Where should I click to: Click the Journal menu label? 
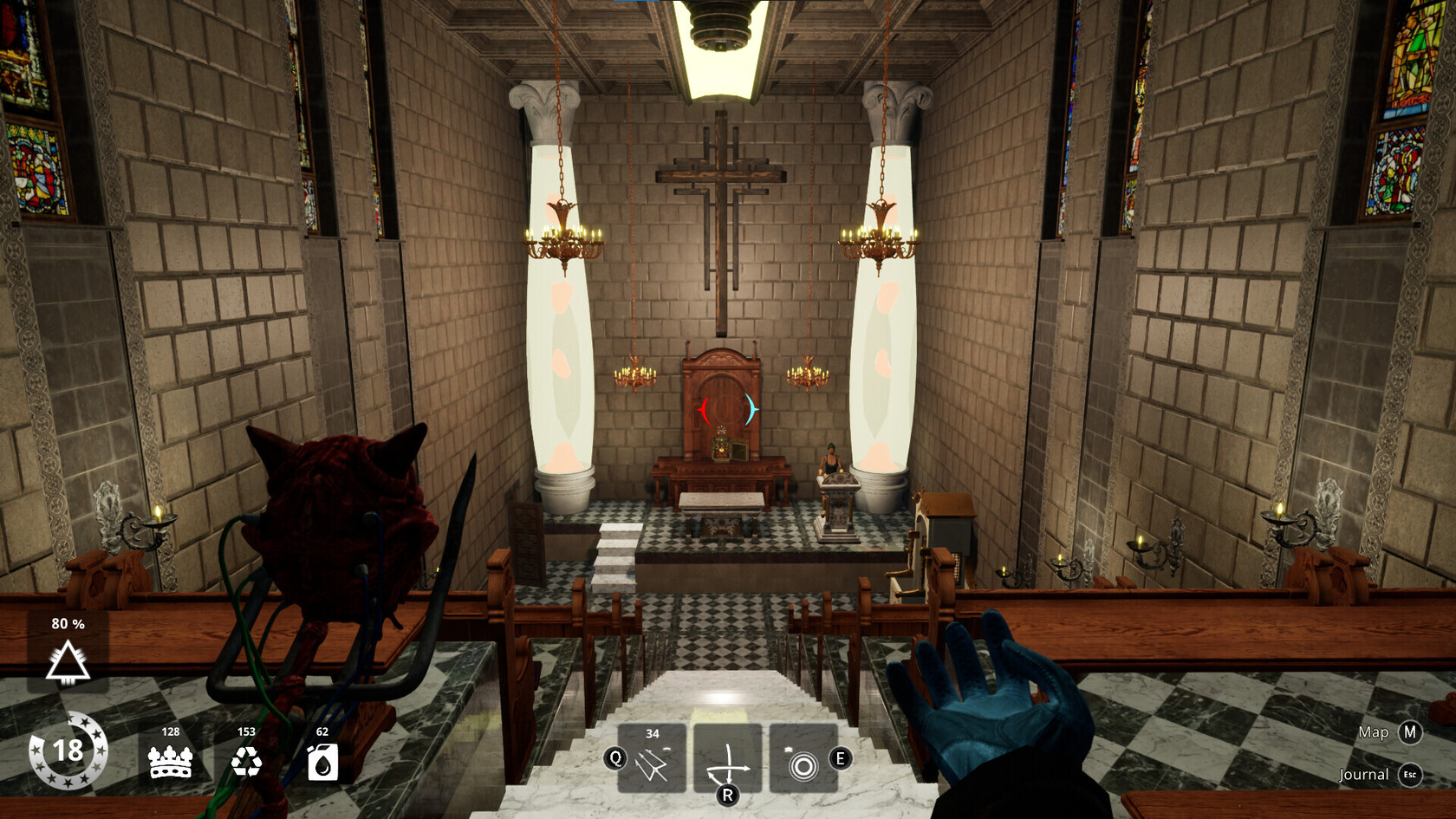(1366, 774)
